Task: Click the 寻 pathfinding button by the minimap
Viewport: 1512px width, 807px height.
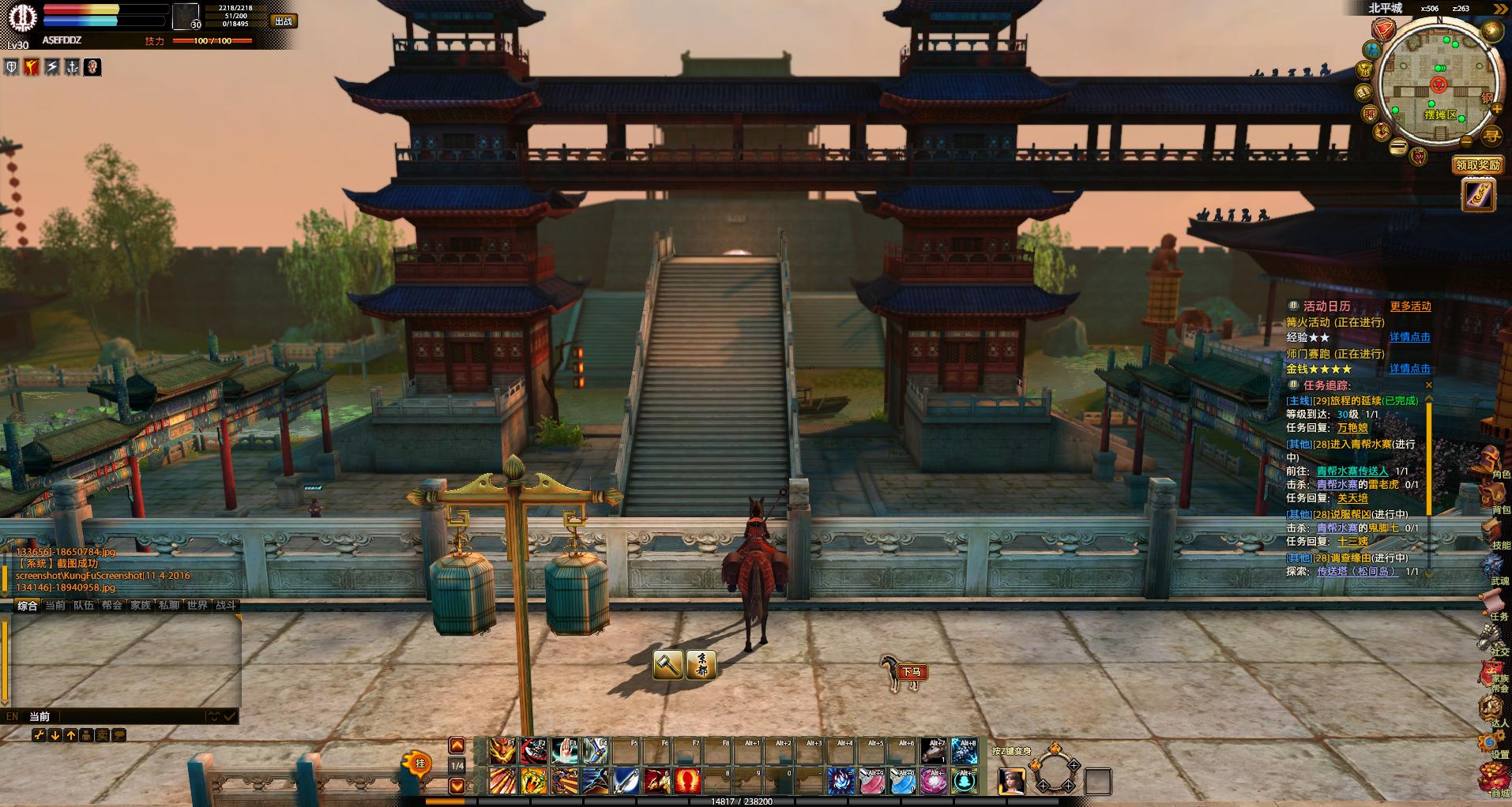Action: (1491, 136)
